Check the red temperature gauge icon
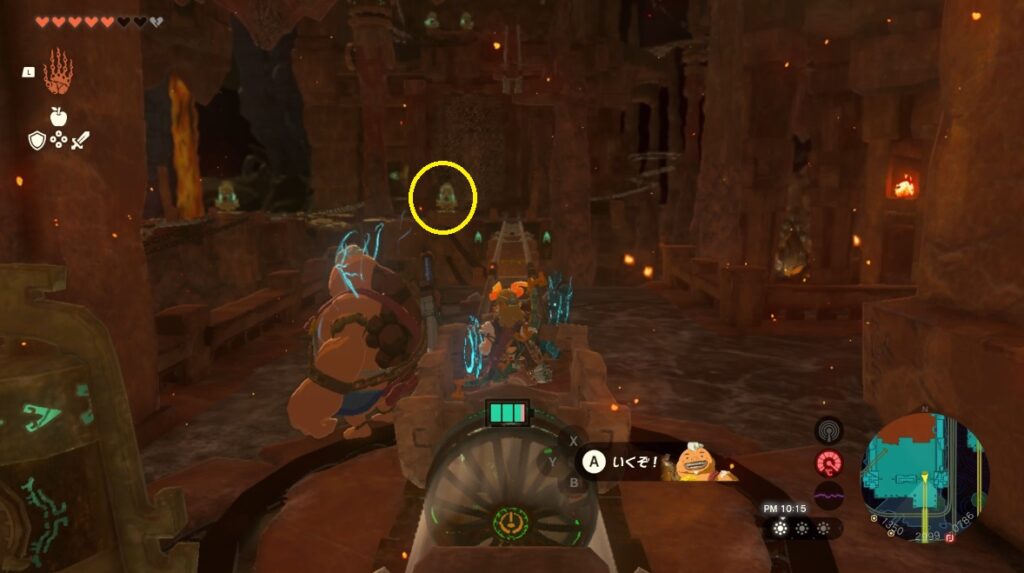Viewport: 1024px width, 573px height. (x=828, y=463)
